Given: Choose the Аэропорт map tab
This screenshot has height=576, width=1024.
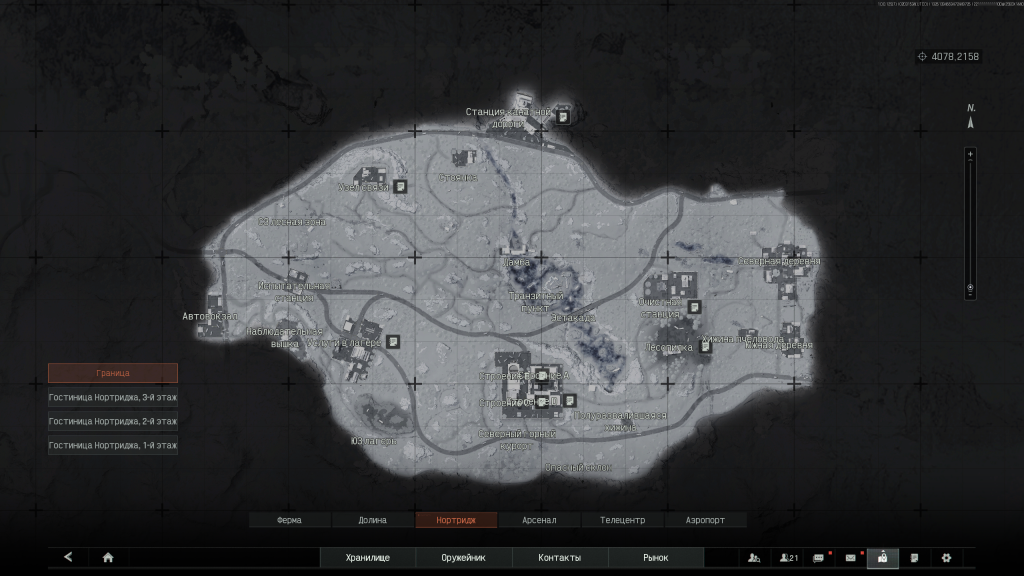Looking at the screenshot, I should [705, 520].
